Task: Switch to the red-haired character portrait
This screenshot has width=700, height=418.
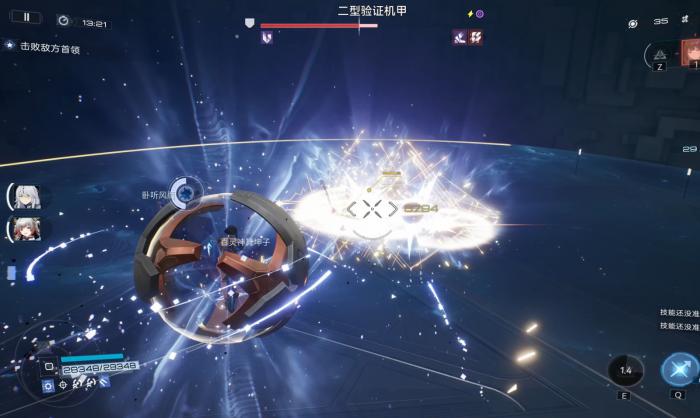Action: pyautogui.click(x=691, y=51)
